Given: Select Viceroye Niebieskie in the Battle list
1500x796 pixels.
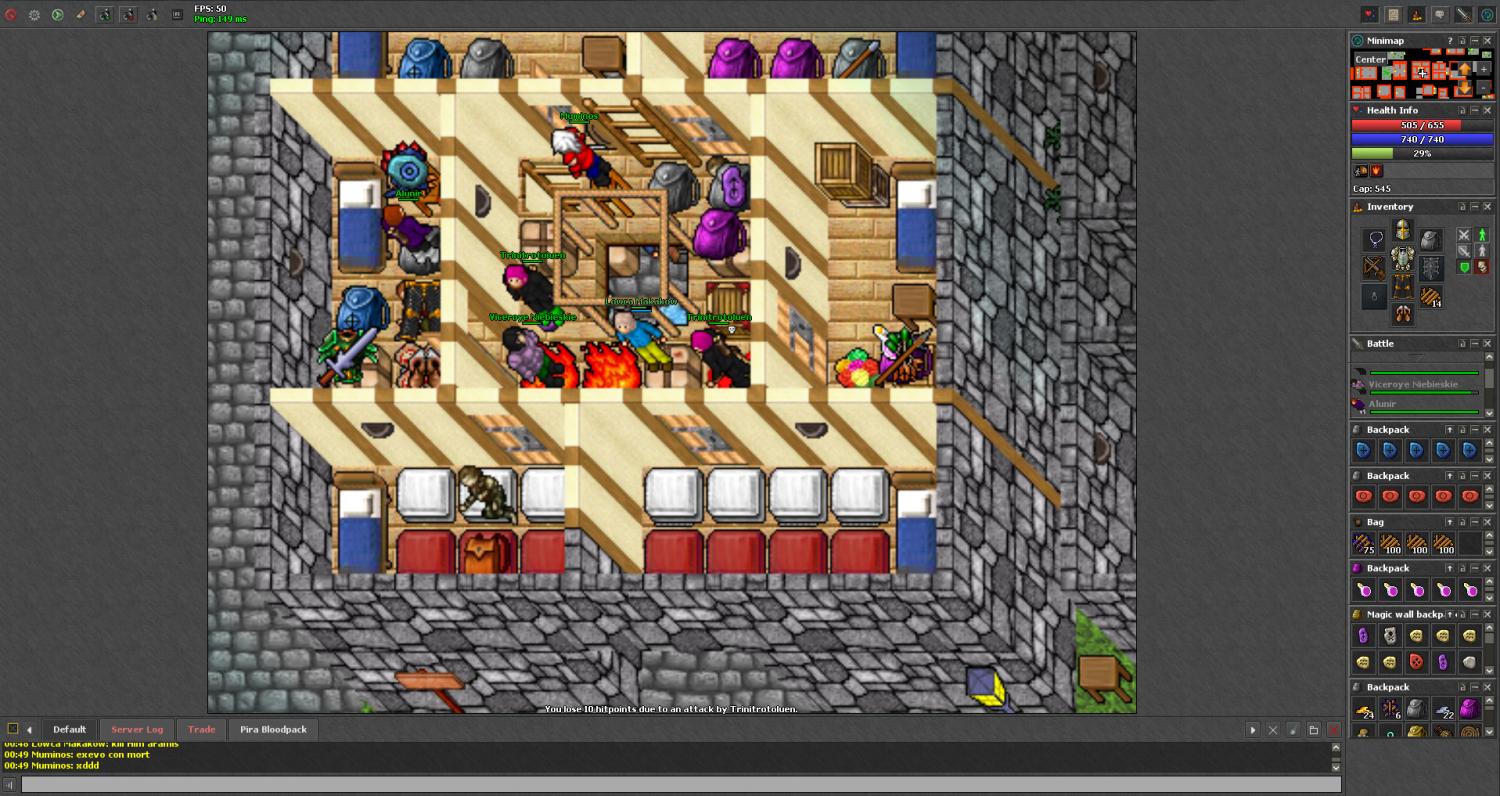Looking at the screenshot, I should [1413, 384].
